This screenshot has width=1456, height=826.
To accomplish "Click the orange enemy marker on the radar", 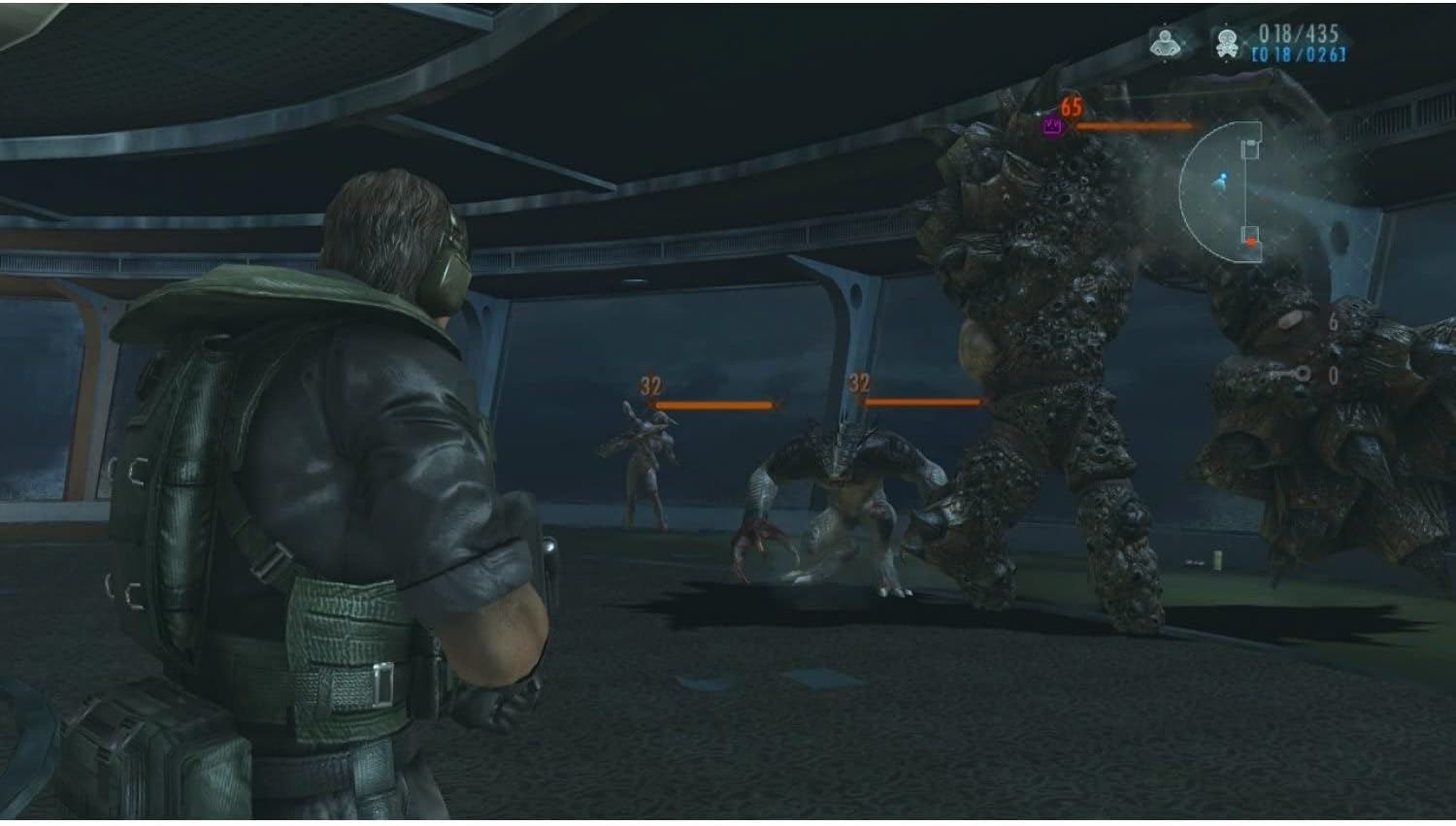I will click(x=1251, y=241).
